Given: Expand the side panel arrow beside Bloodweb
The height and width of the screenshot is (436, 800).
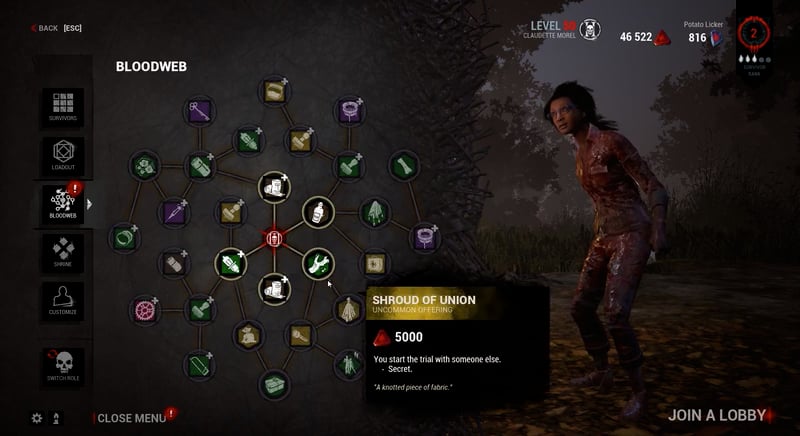Looking at the screenshot, I should 89,204.
